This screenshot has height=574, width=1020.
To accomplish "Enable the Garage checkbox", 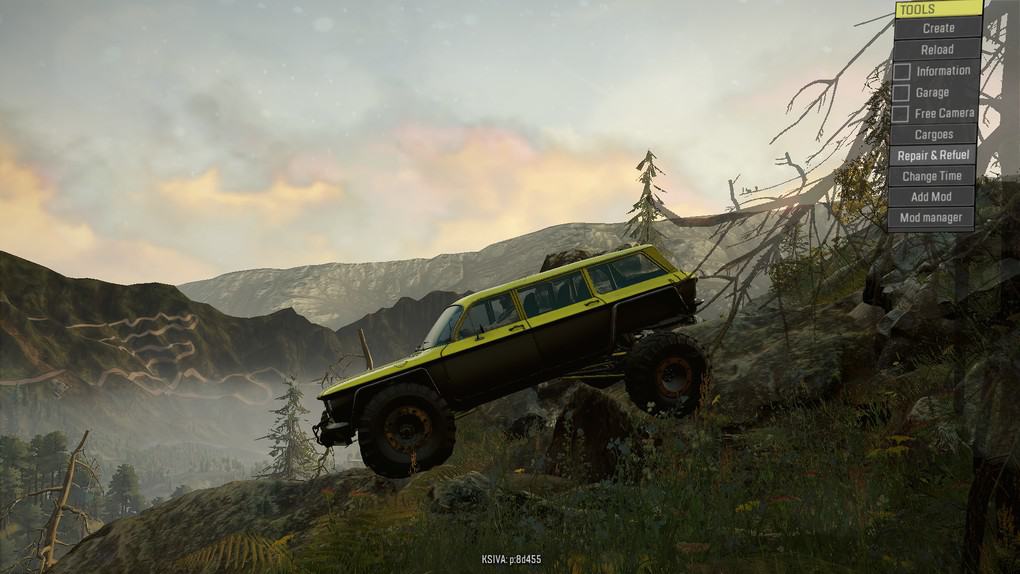I will pyautogui.click(x=902, y=92).
